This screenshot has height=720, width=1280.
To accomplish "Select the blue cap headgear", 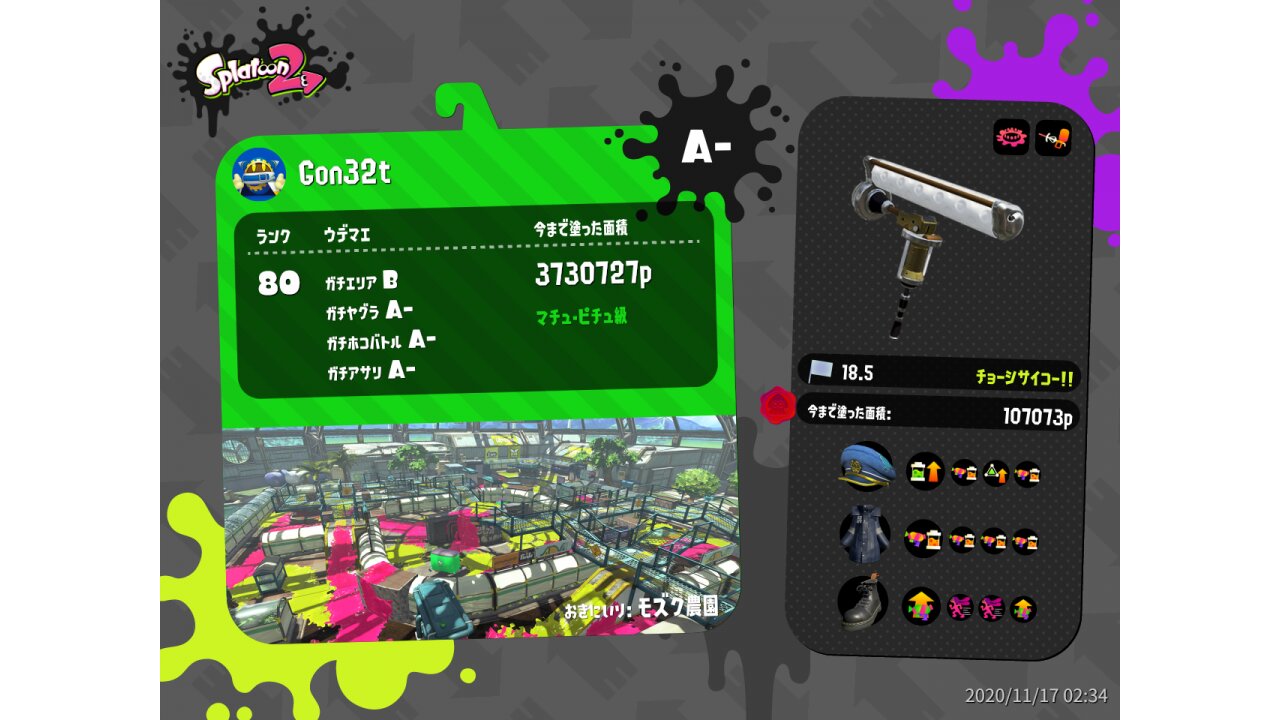I will click(866, 467).
